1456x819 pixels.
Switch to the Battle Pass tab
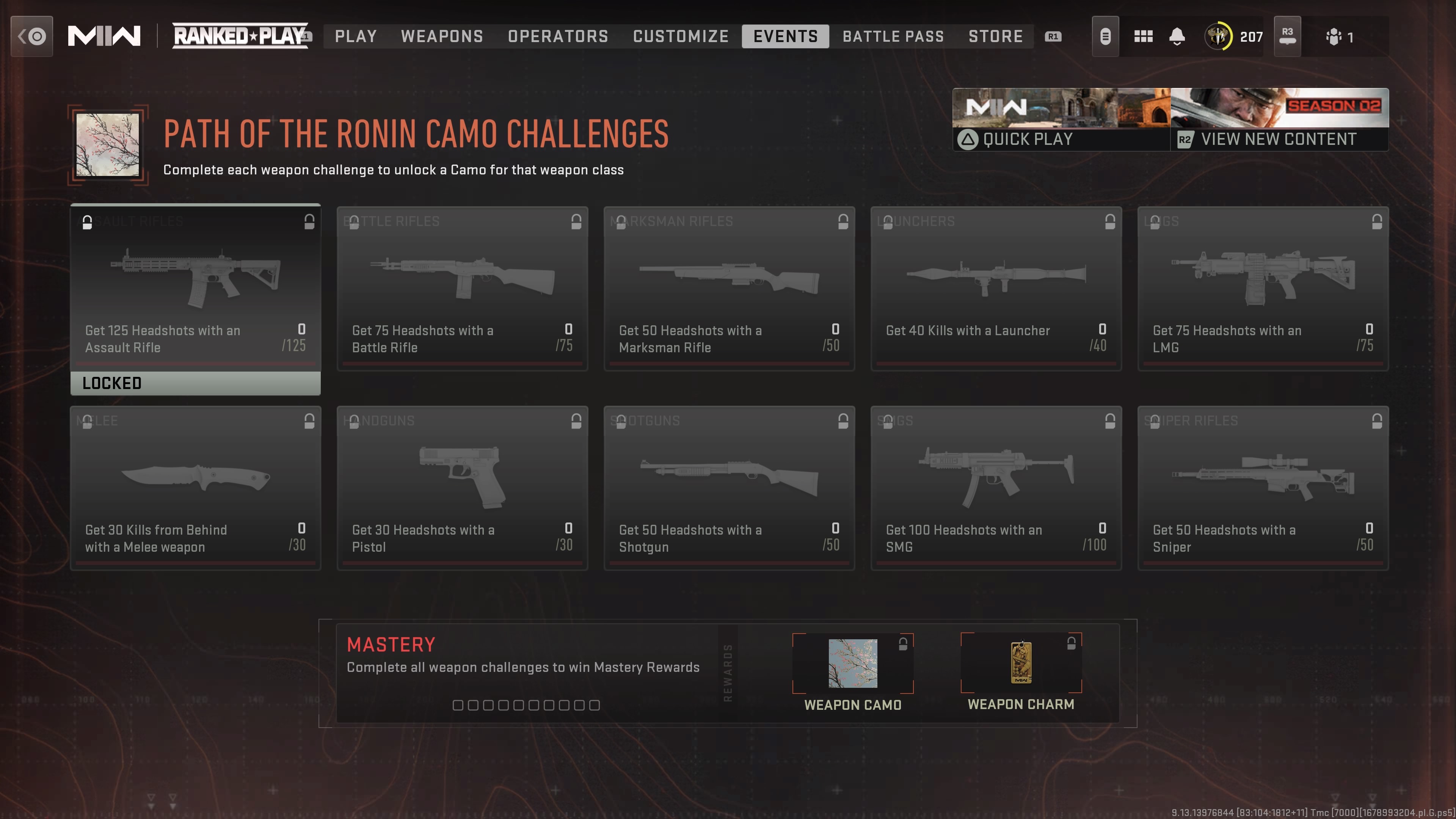click(x=893, y=36)
